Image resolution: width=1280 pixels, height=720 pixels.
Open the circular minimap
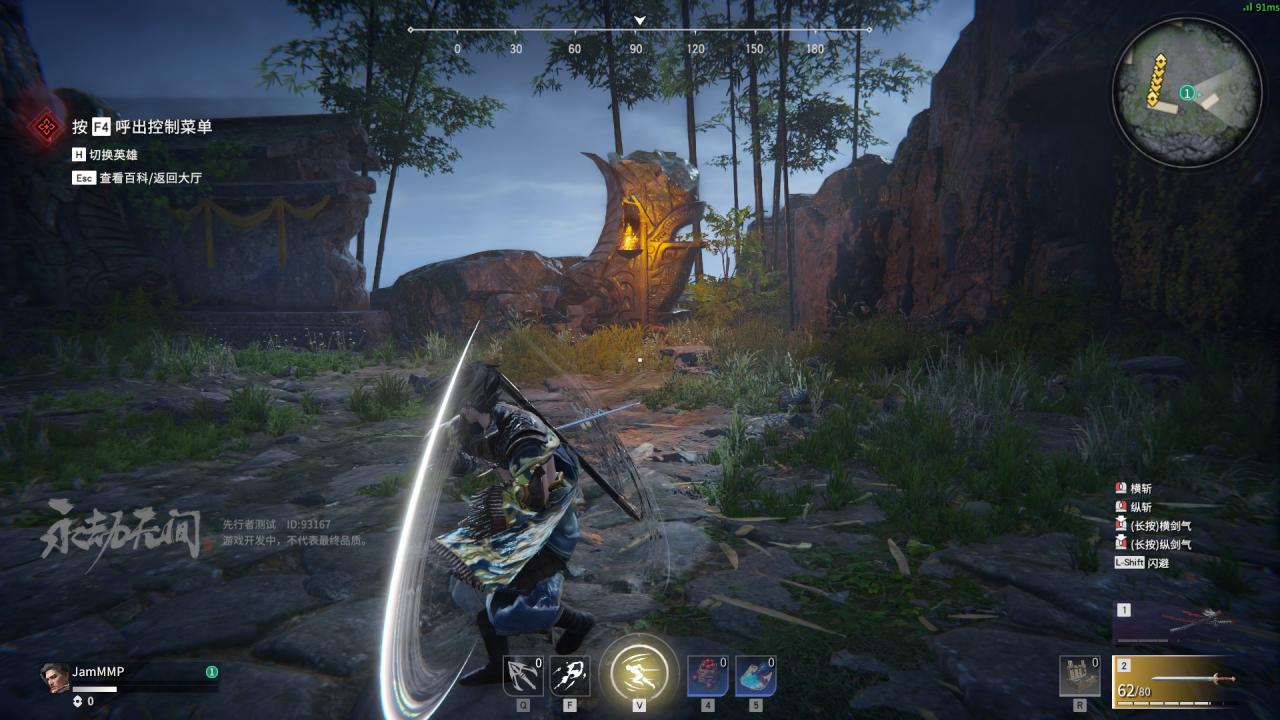point(1186,92)
